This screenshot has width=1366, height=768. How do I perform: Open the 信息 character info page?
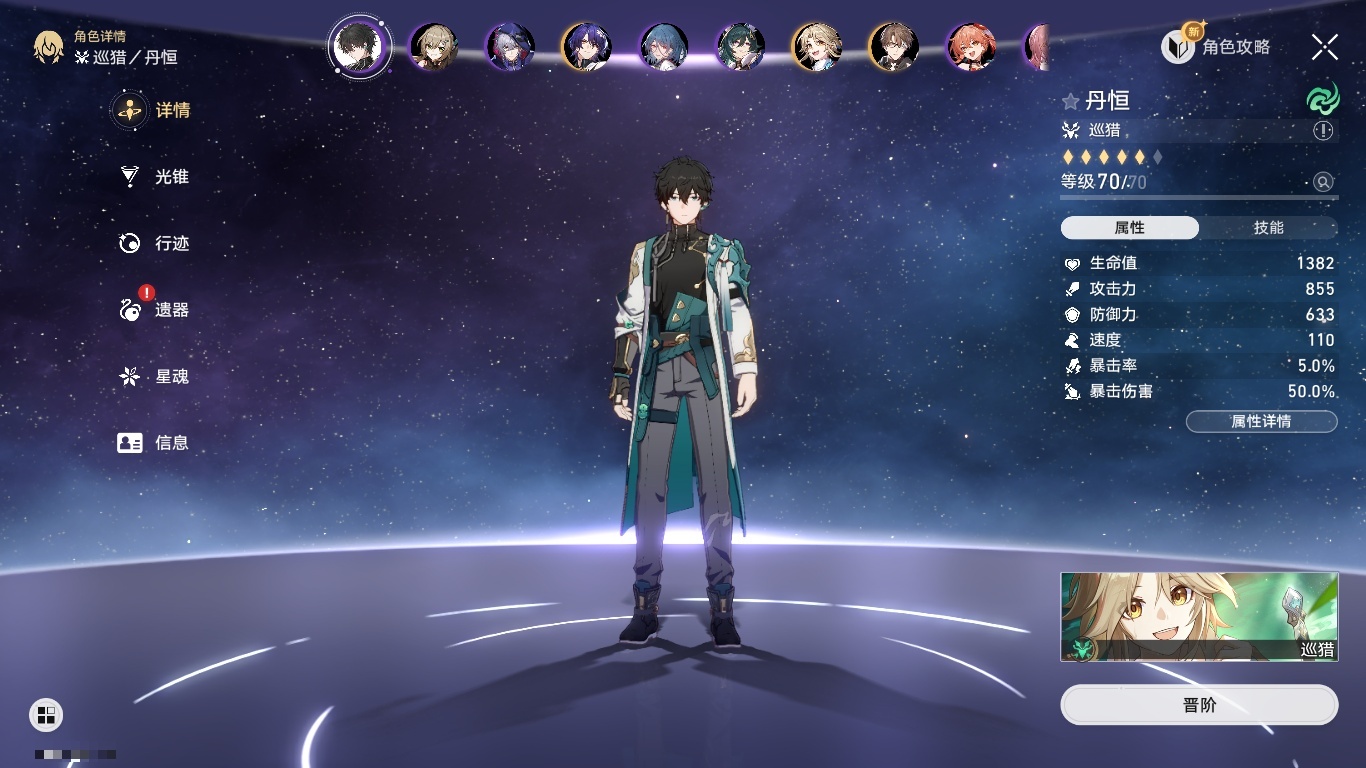(x=154, y=442)
